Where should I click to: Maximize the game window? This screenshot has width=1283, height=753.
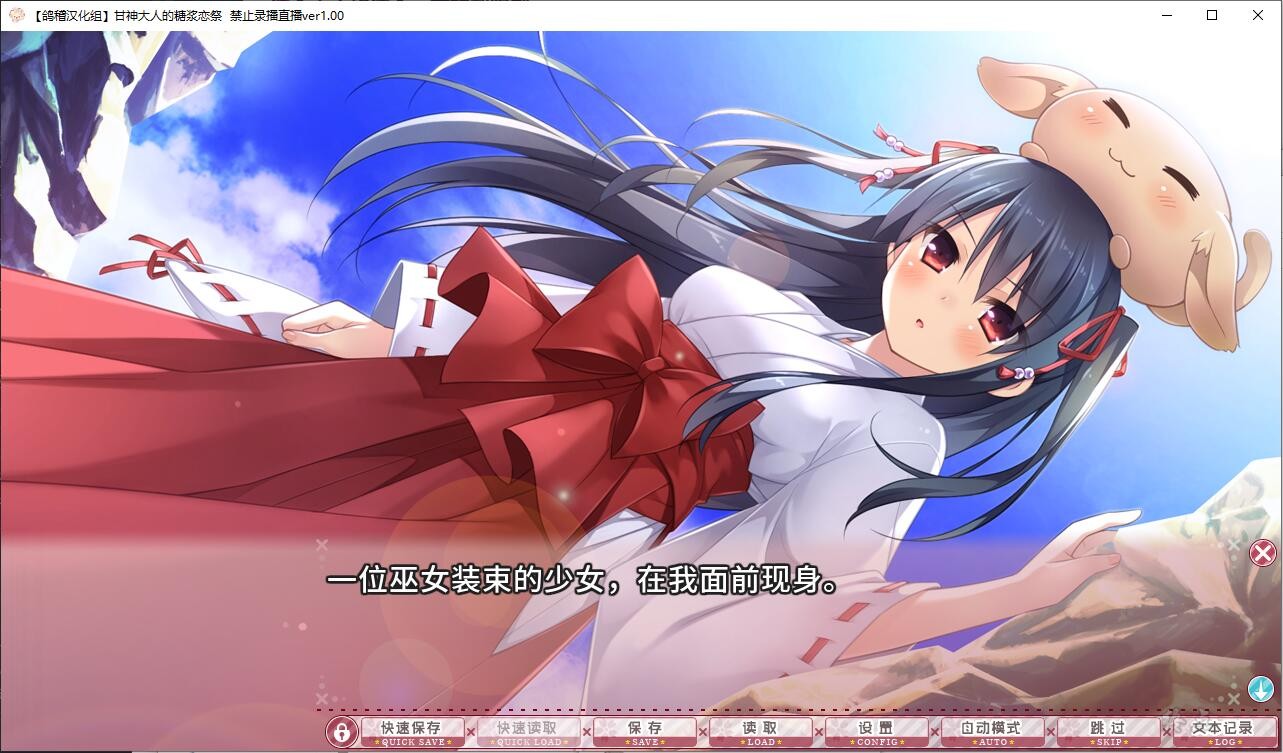(1211, 15)
